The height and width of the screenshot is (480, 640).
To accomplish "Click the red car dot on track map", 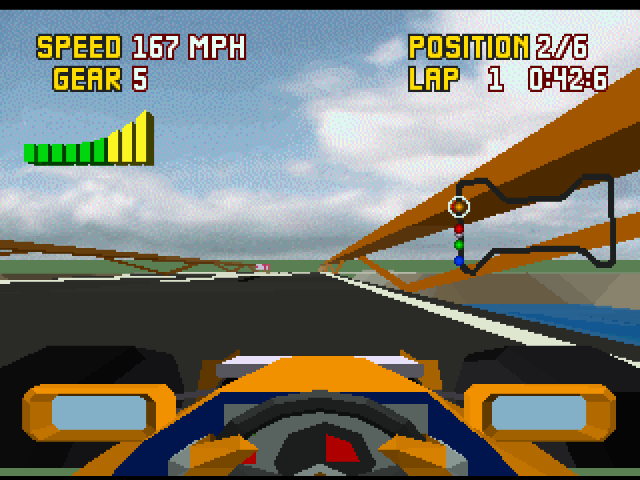I will point(459,229).
